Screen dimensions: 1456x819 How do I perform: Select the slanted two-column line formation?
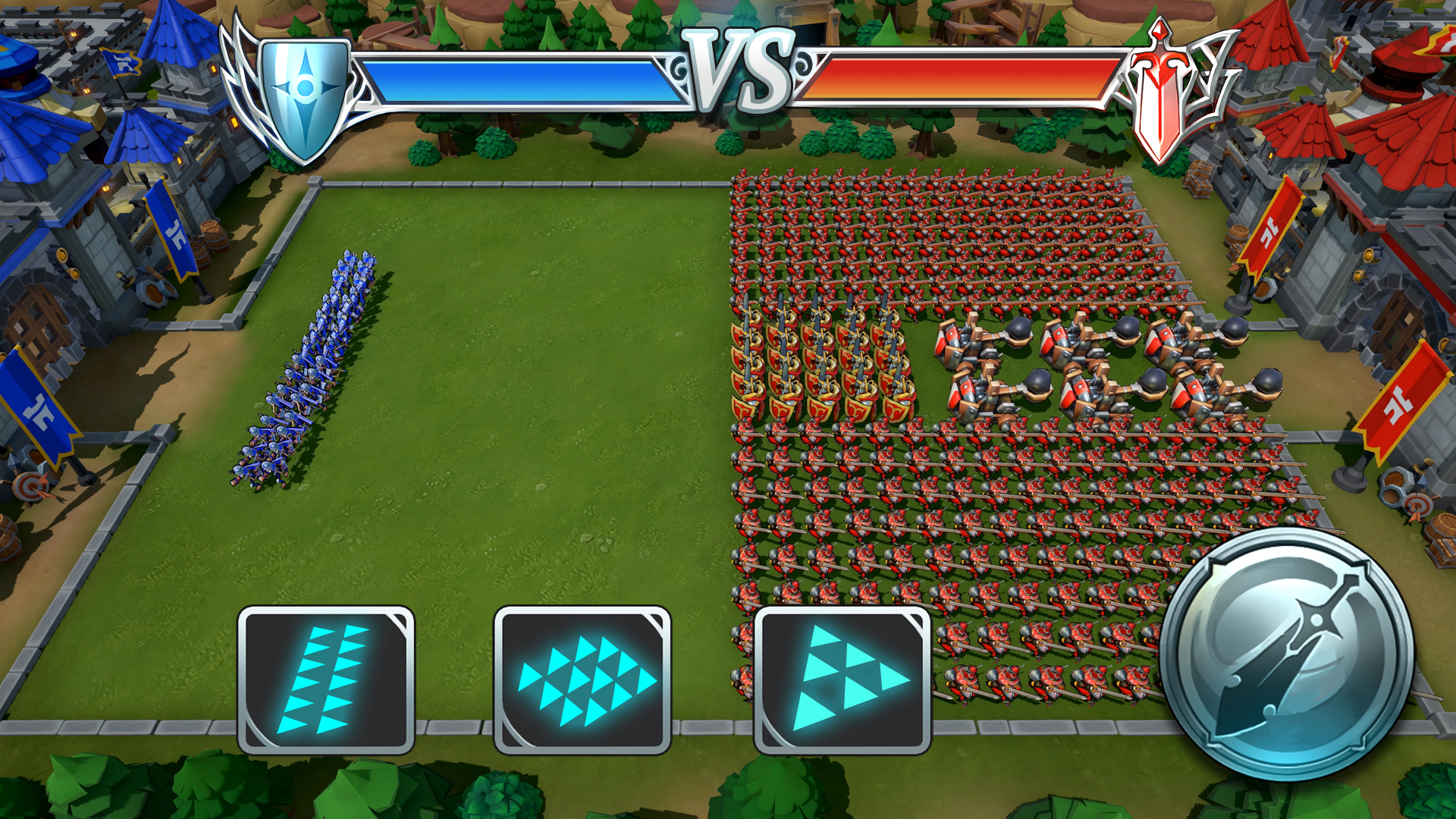tap(326, 679)
